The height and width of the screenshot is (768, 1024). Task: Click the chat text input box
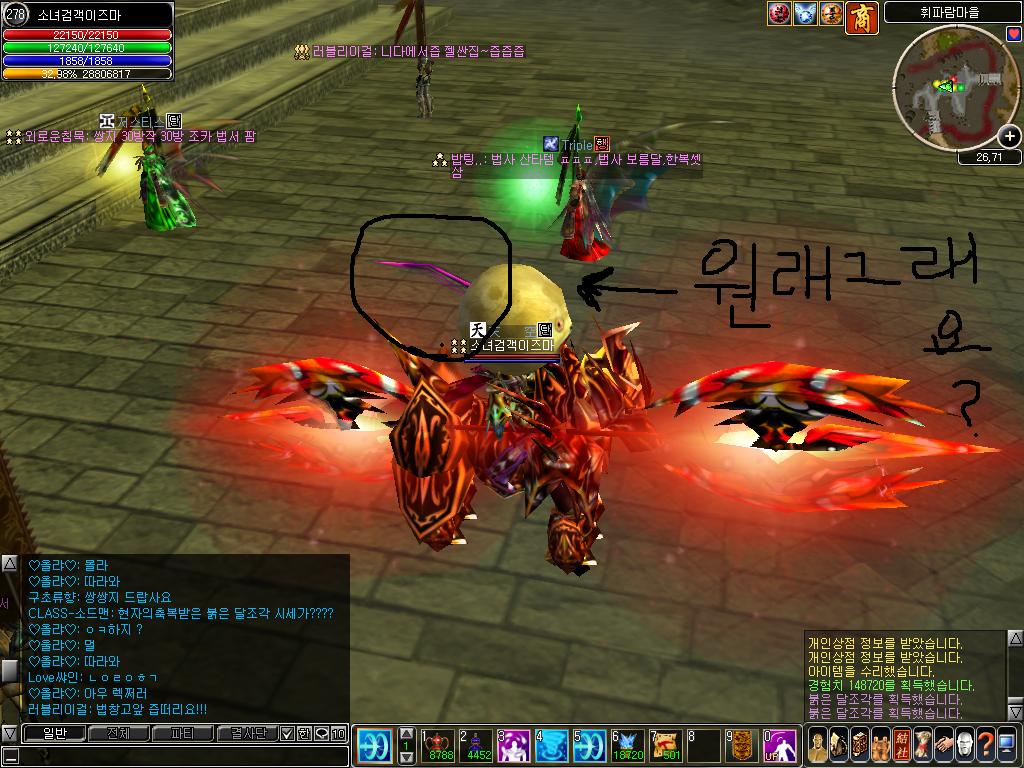(x=180, y=756)
